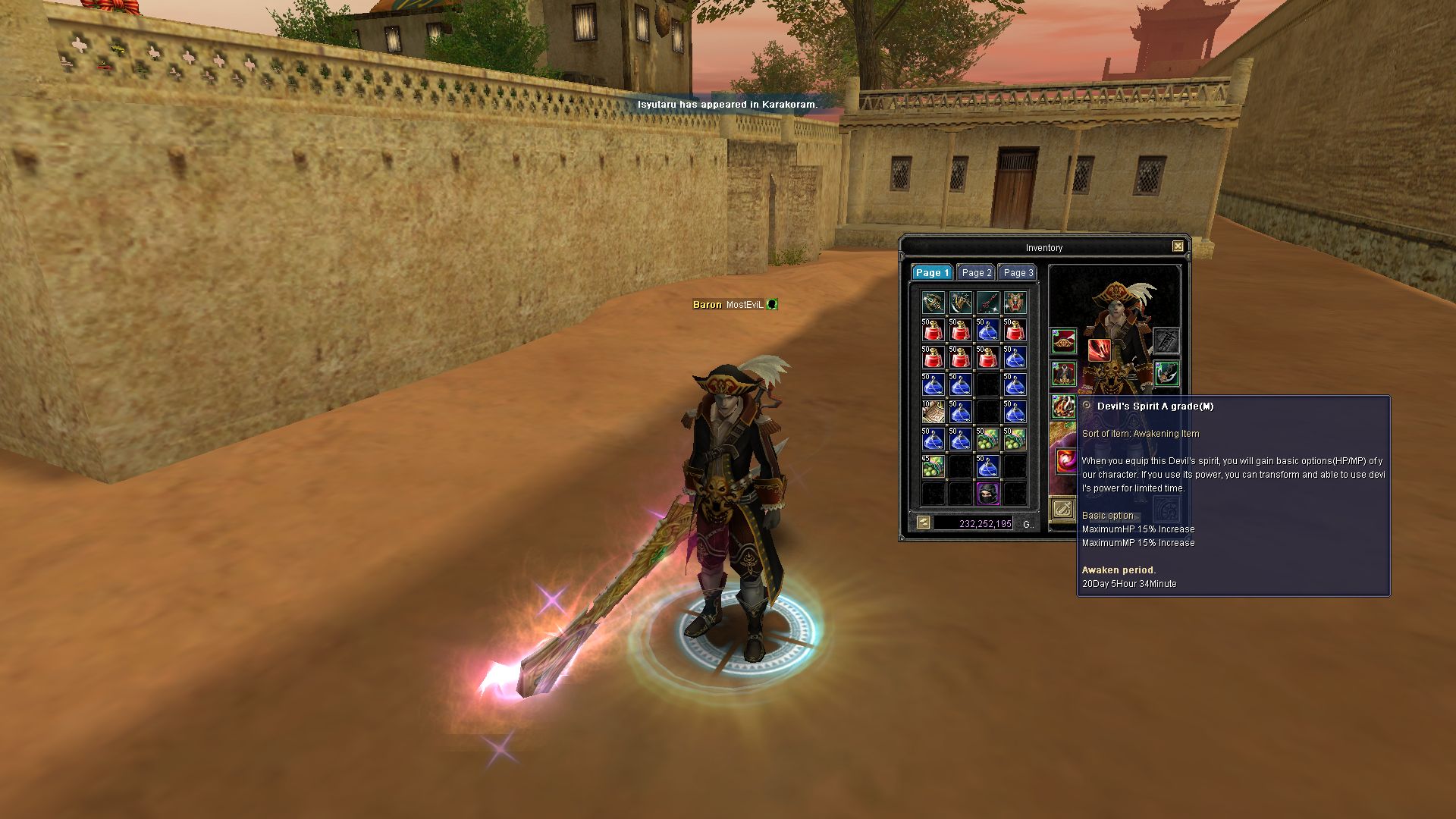The width and height of the screenshot is (1456, 819).
Task: Select the scroll stack of 10
Action: (x=933, y=412)
